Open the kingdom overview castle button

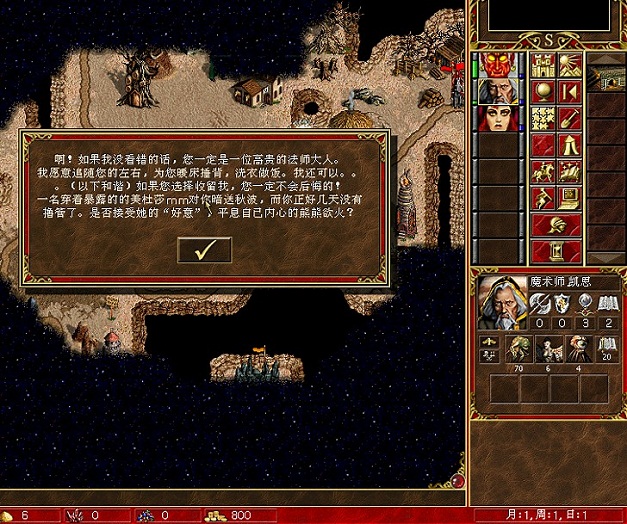point(542,66)
